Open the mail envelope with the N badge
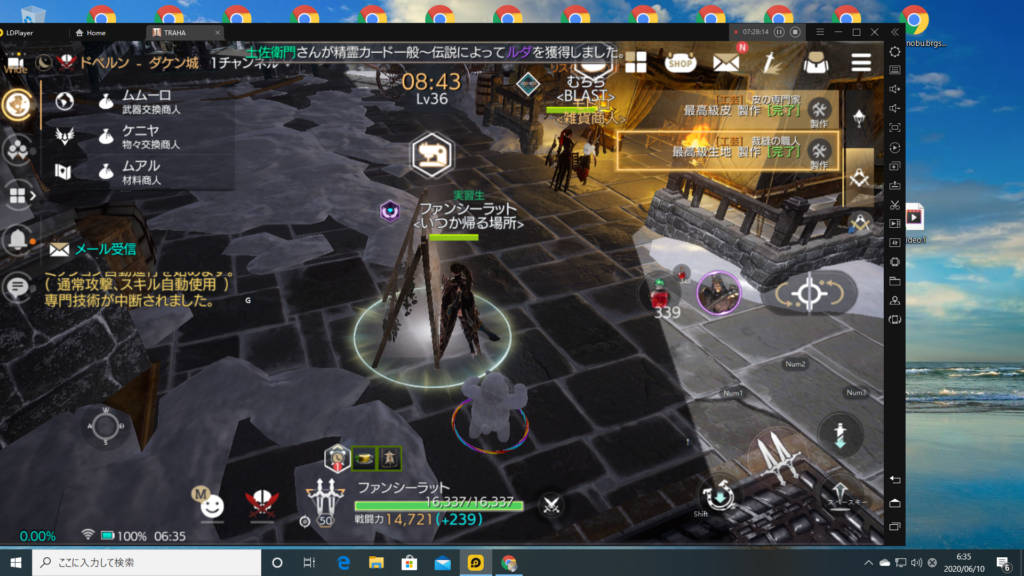This screenshot has height=576, width=1024. coord(727,62)
